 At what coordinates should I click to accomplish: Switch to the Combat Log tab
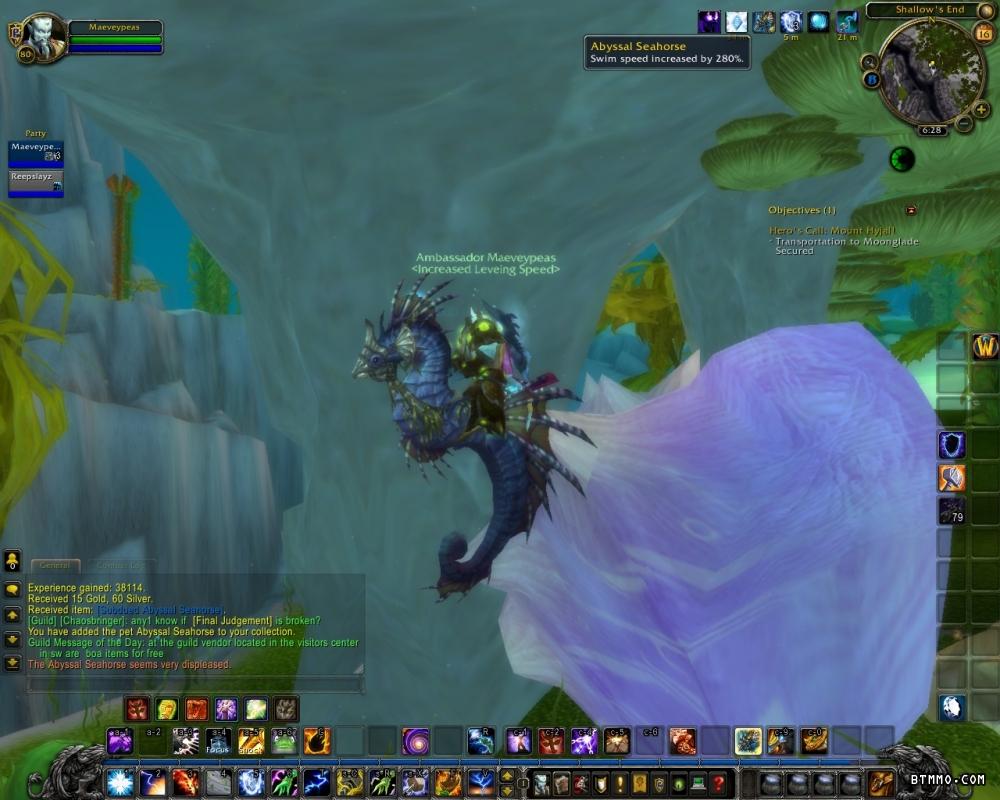(118, 565)
